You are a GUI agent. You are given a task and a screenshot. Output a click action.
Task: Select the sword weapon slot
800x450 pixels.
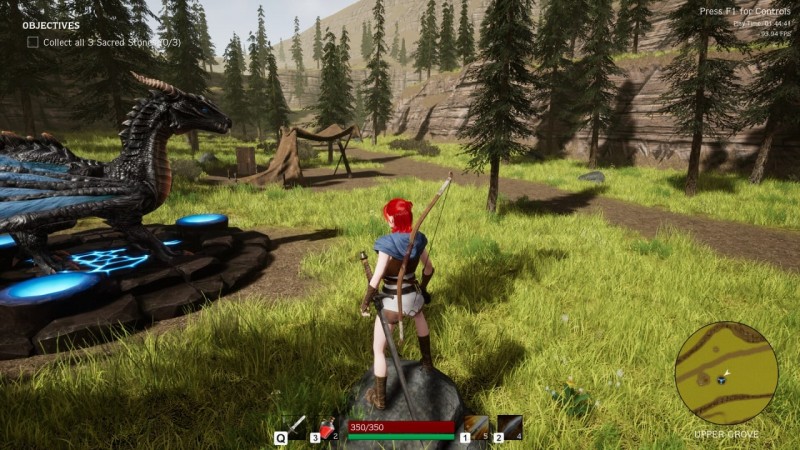point(294,427)
